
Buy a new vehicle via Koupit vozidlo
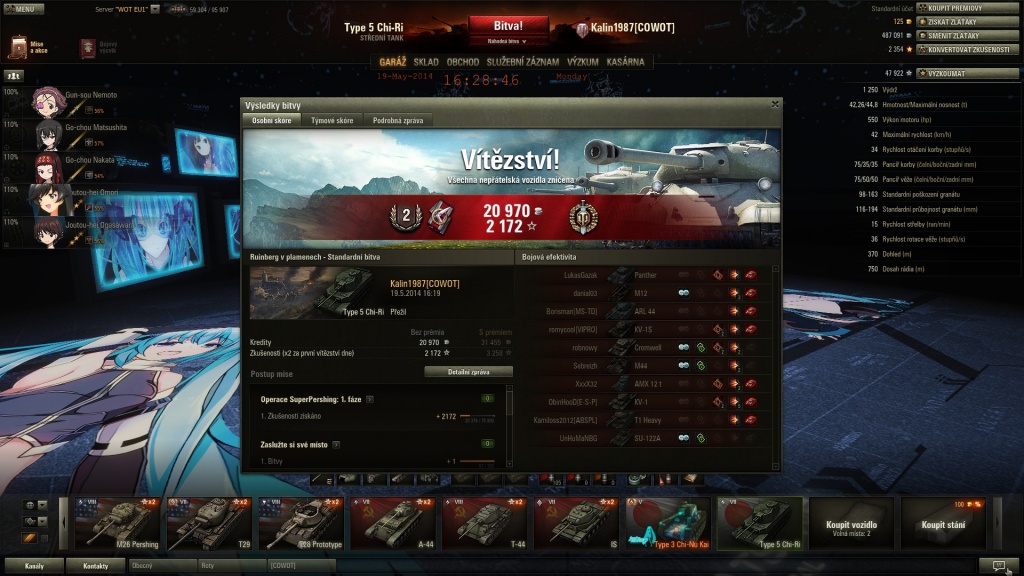[x=851, y=524]
